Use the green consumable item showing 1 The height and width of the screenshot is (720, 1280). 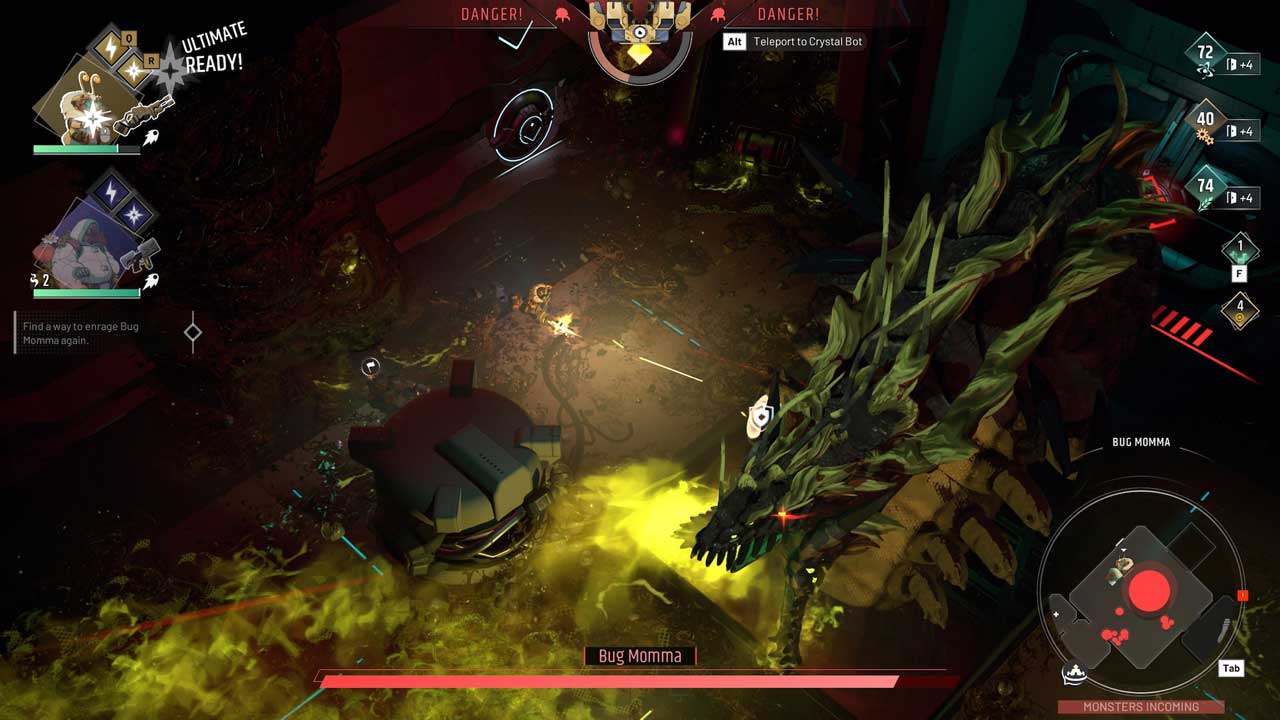pos(1240,248)
